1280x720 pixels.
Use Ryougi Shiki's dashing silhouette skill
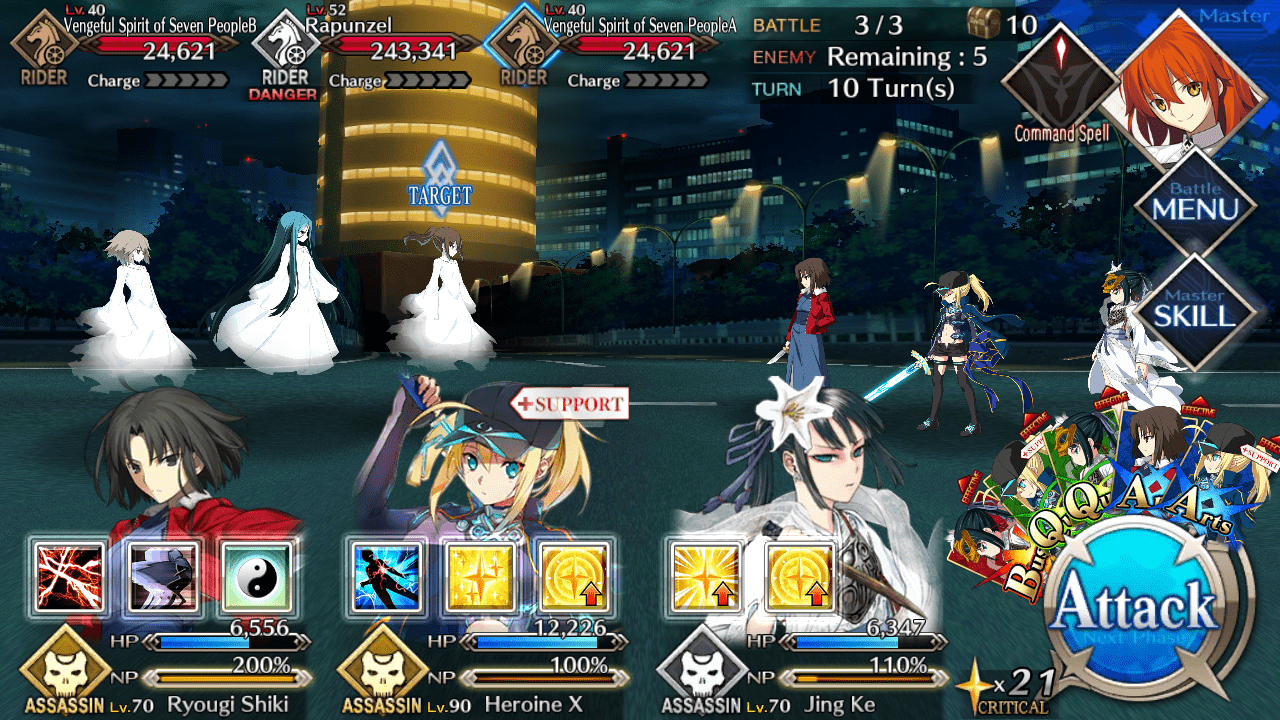click(x=163, y=578)
